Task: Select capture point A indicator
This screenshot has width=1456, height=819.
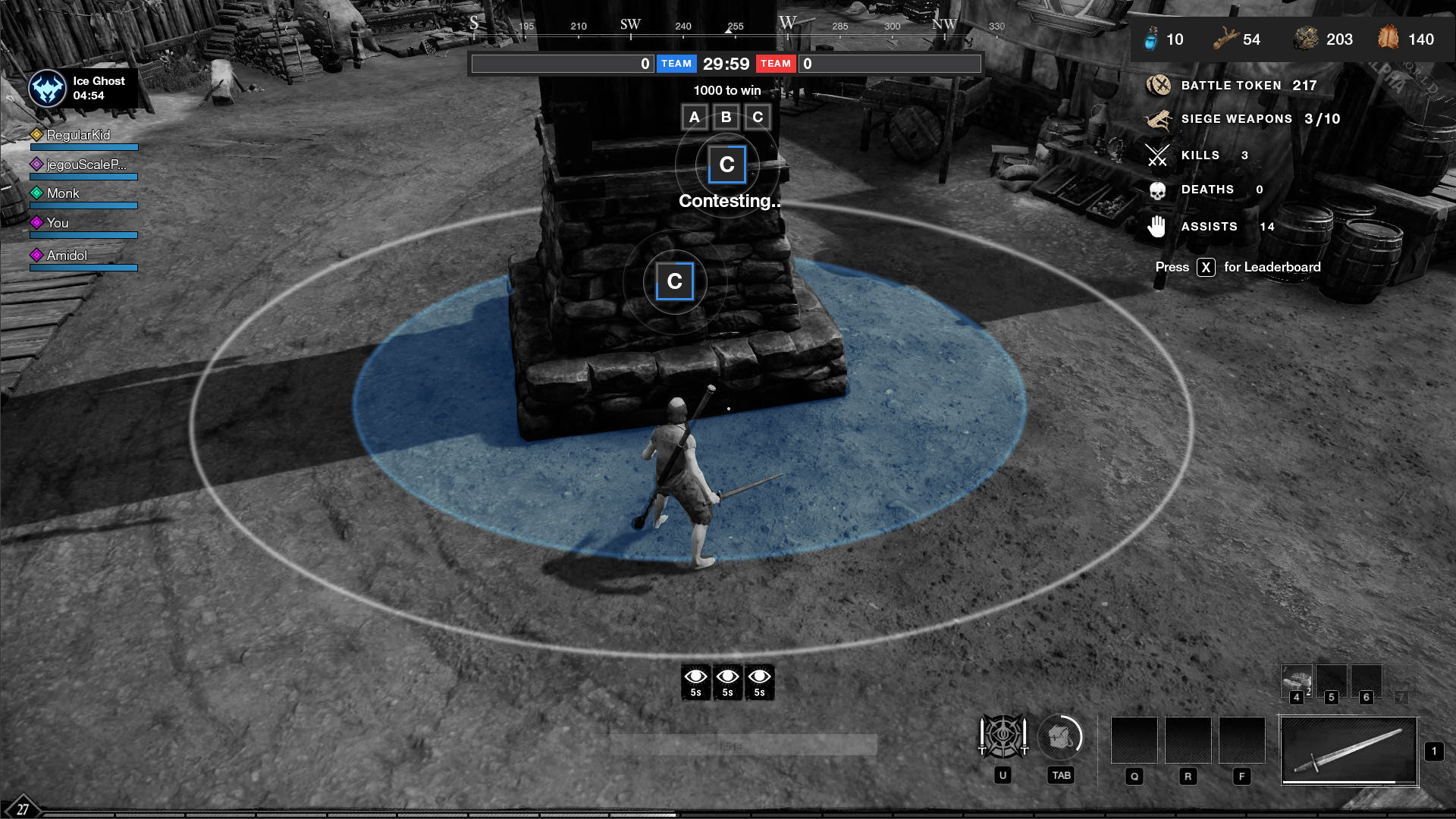Action: click(694, 118)
